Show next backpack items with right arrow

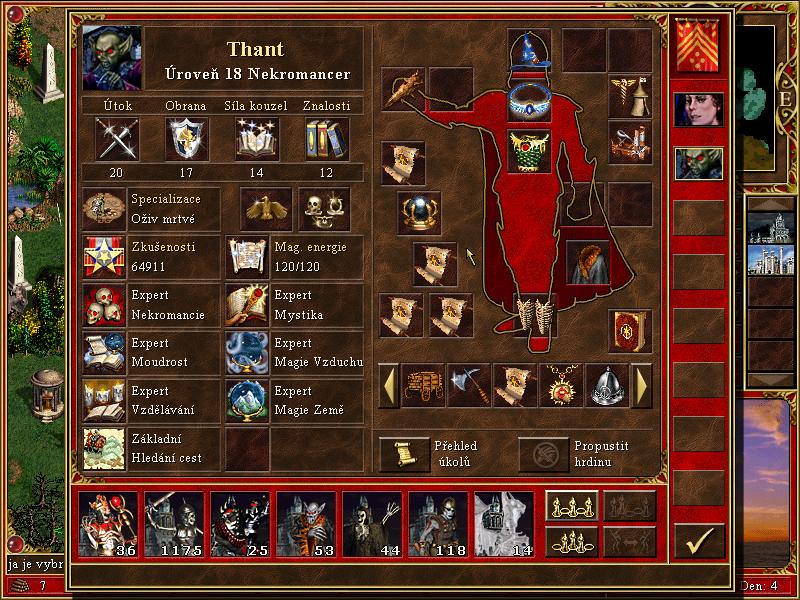pos(642,385)
